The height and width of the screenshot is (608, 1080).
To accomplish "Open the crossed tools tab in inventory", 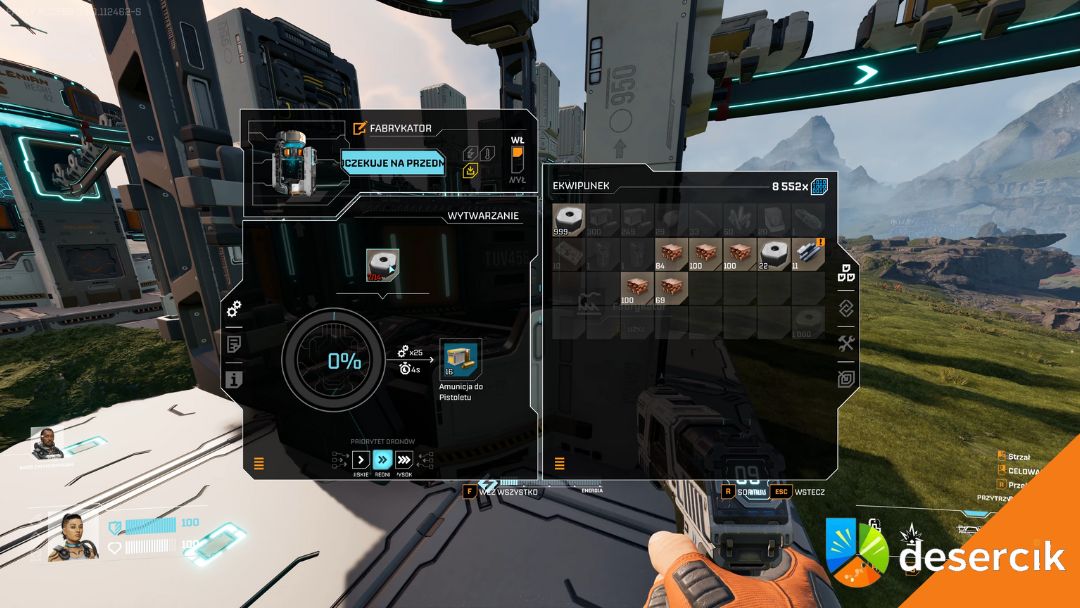I will point(846,343).
